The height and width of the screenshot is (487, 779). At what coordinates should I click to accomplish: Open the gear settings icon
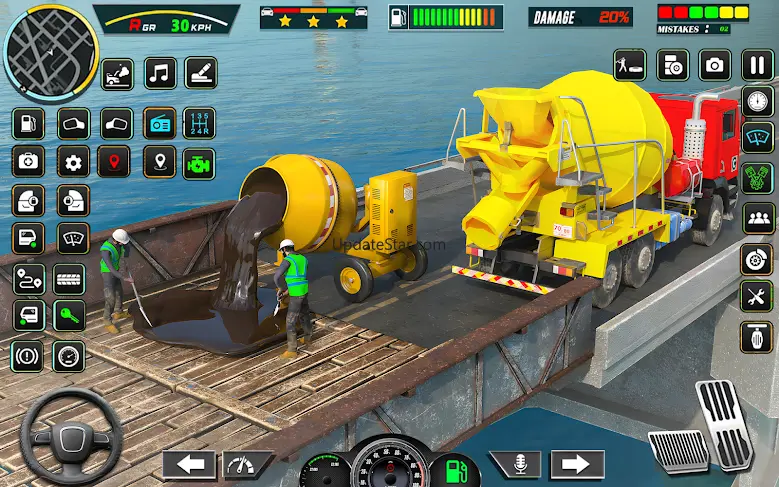(x=72, y=161)
